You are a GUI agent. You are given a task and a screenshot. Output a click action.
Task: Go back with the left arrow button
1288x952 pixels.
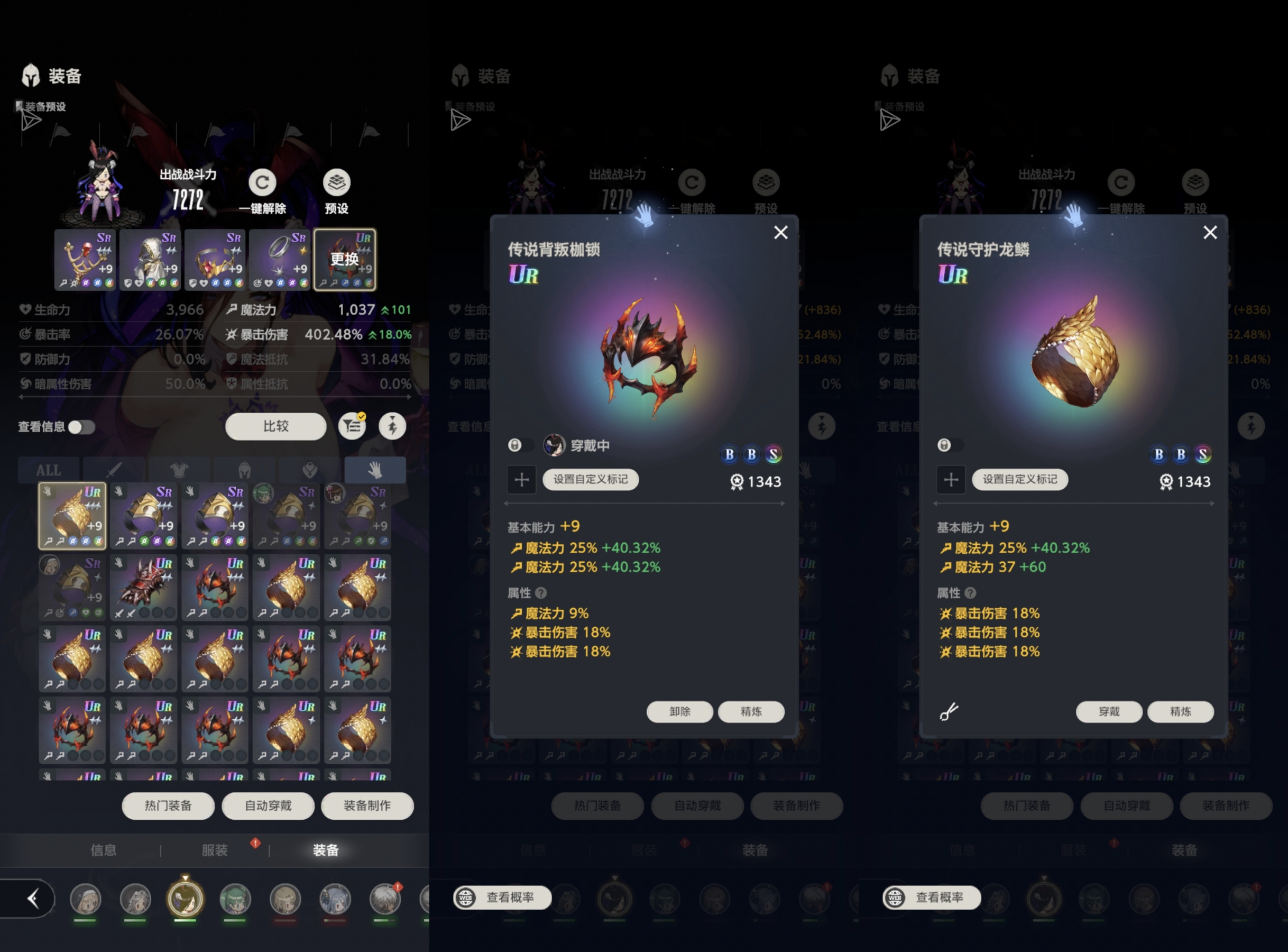coord(33,899)
